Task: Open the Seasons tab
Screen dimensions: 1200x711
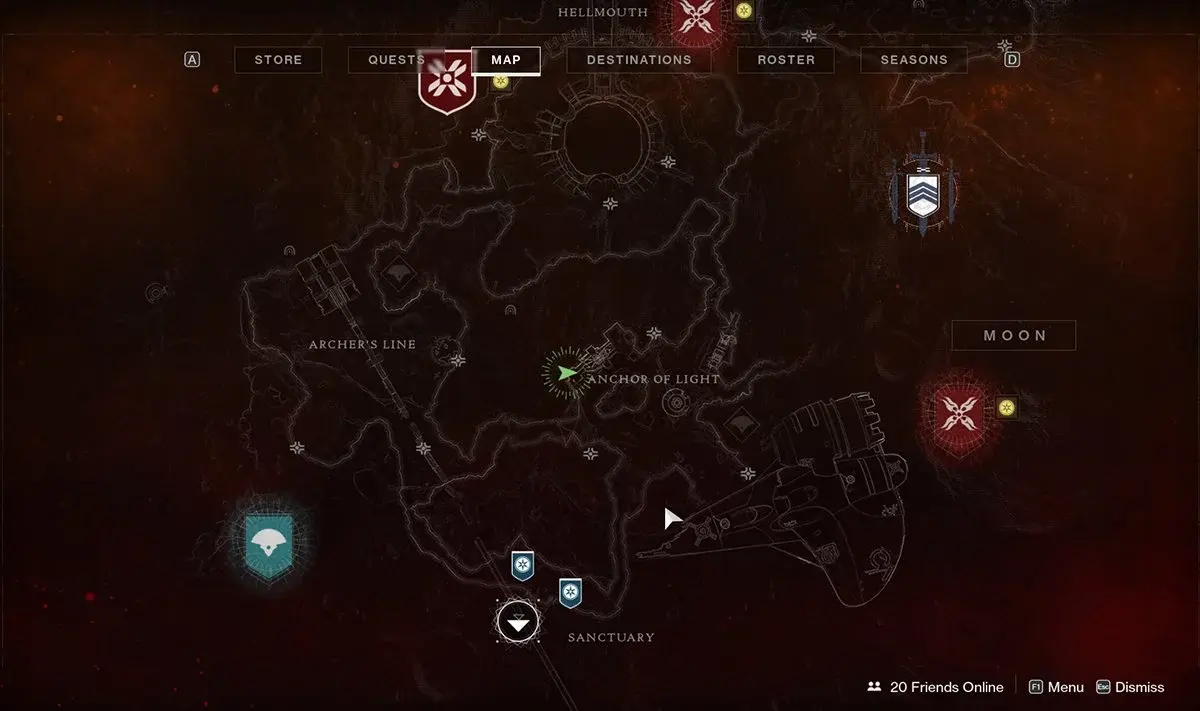Action: click(914, 60)
